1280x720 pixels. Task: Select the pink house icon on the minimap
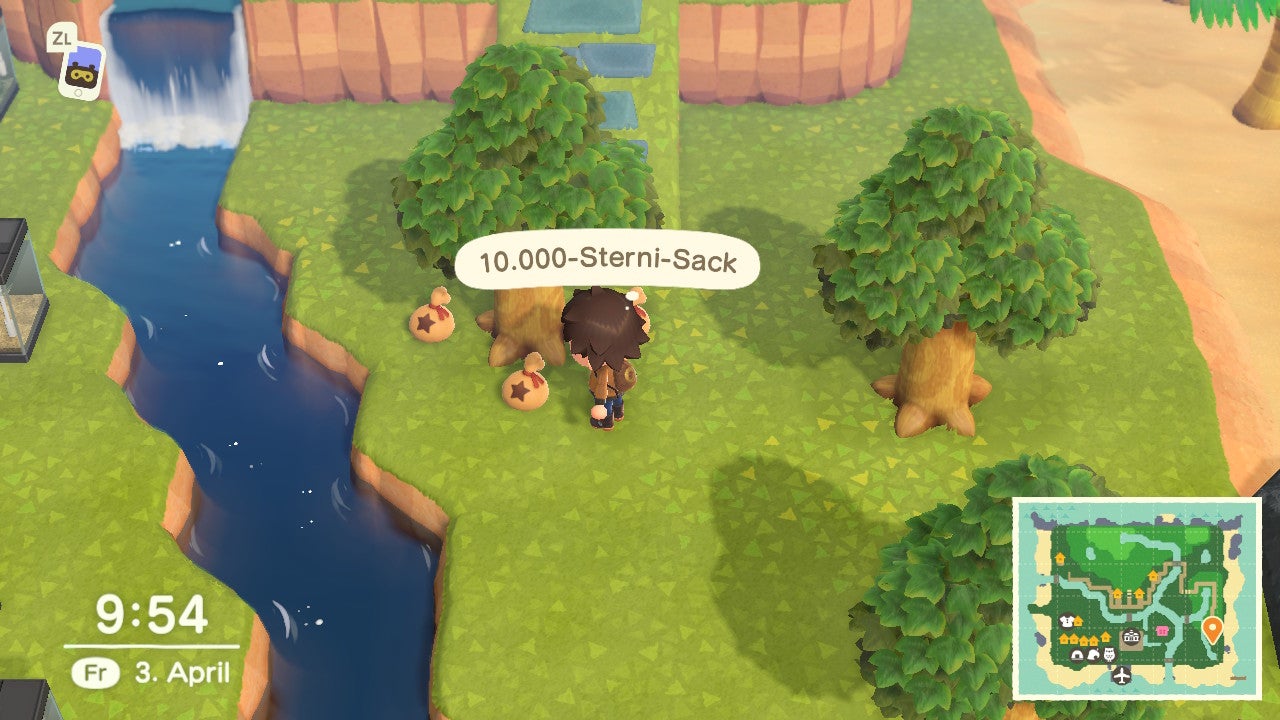(1163, 629)
